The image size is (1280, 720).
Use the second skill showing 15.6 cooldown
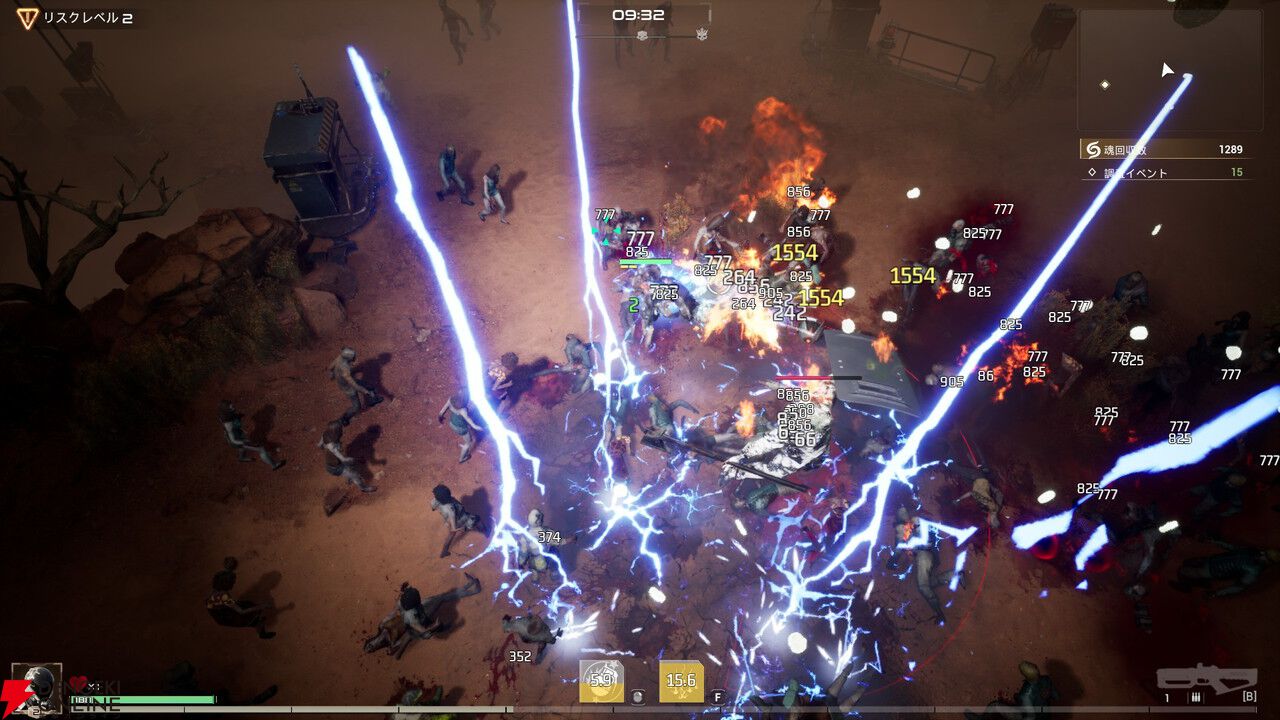click(680, 681)
